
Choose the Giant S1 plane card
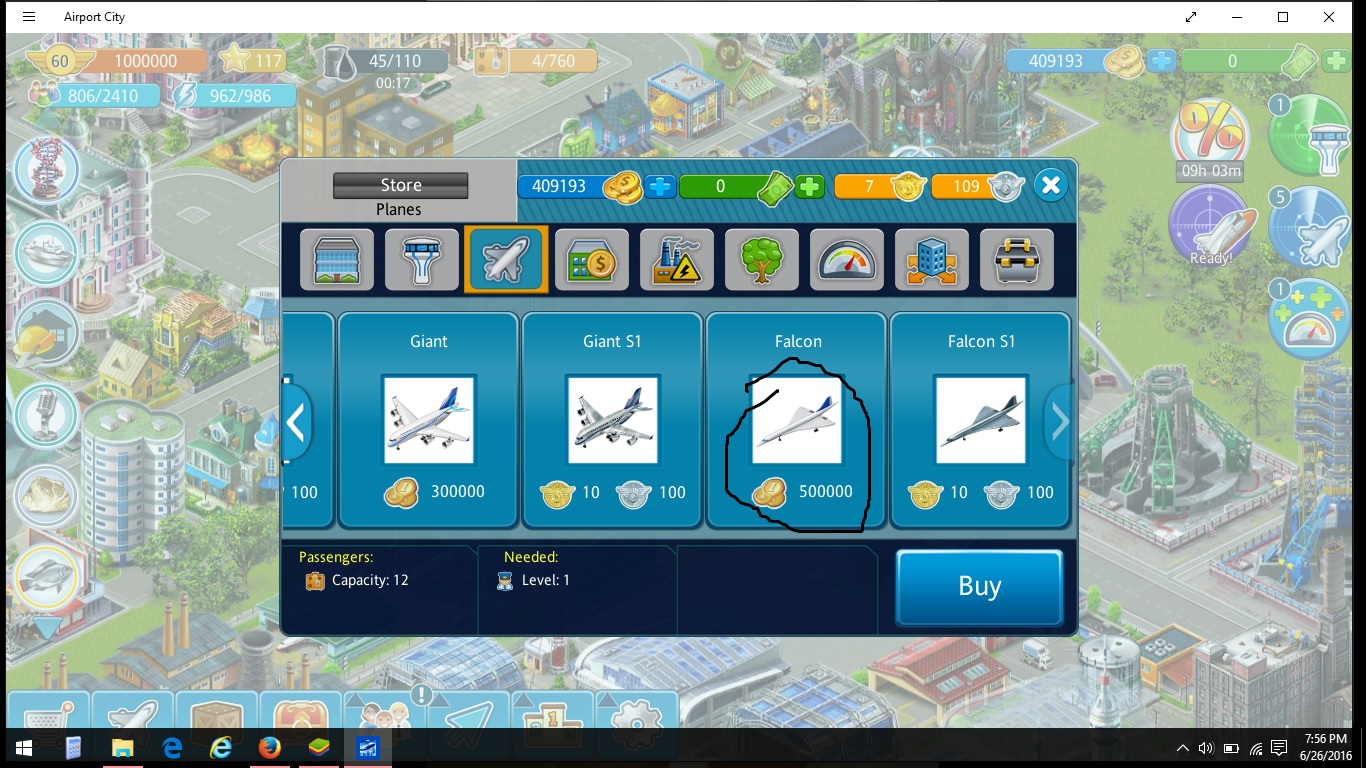tap(612, 419)
